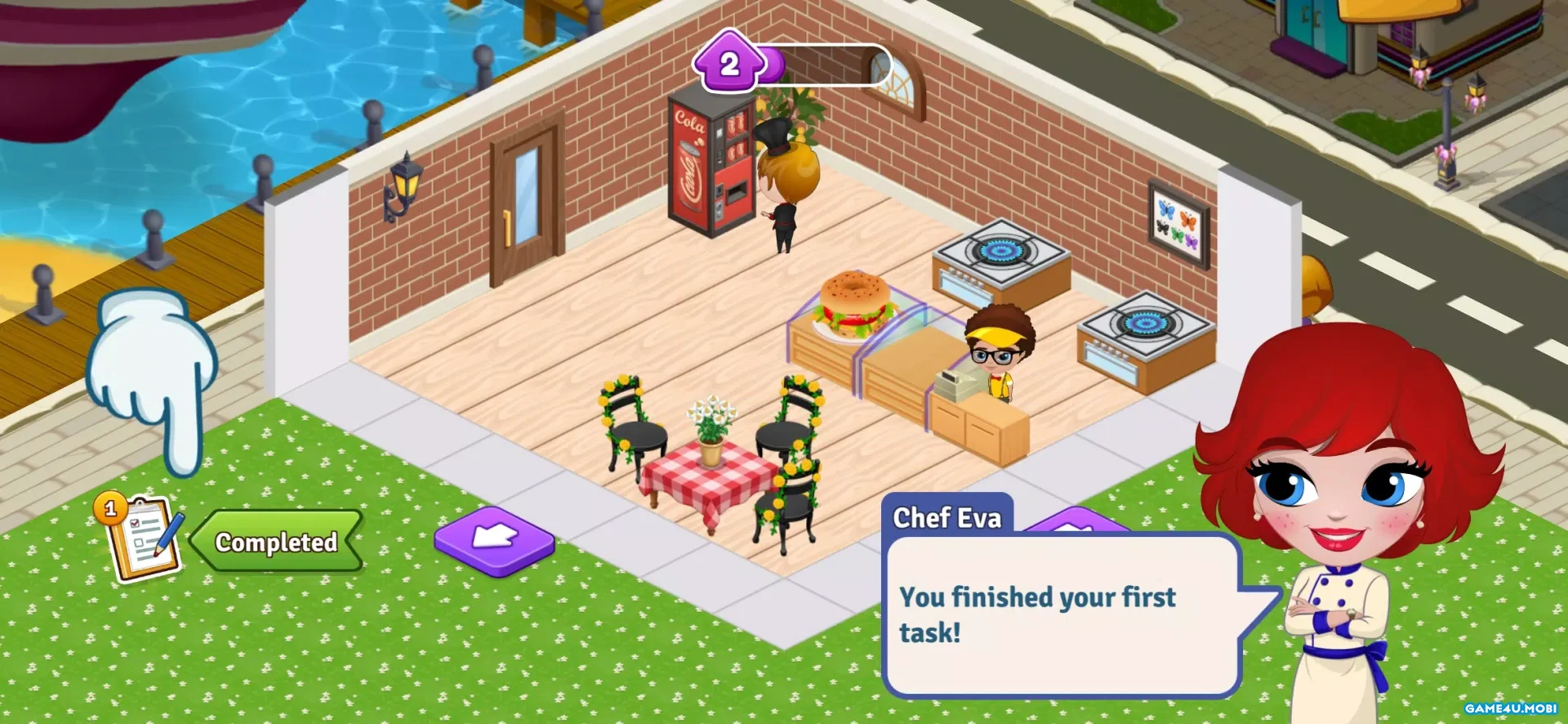This screenshot has width=1568, height=724.
Task: Claim the green Completed task banner
Action: (277, 541)
